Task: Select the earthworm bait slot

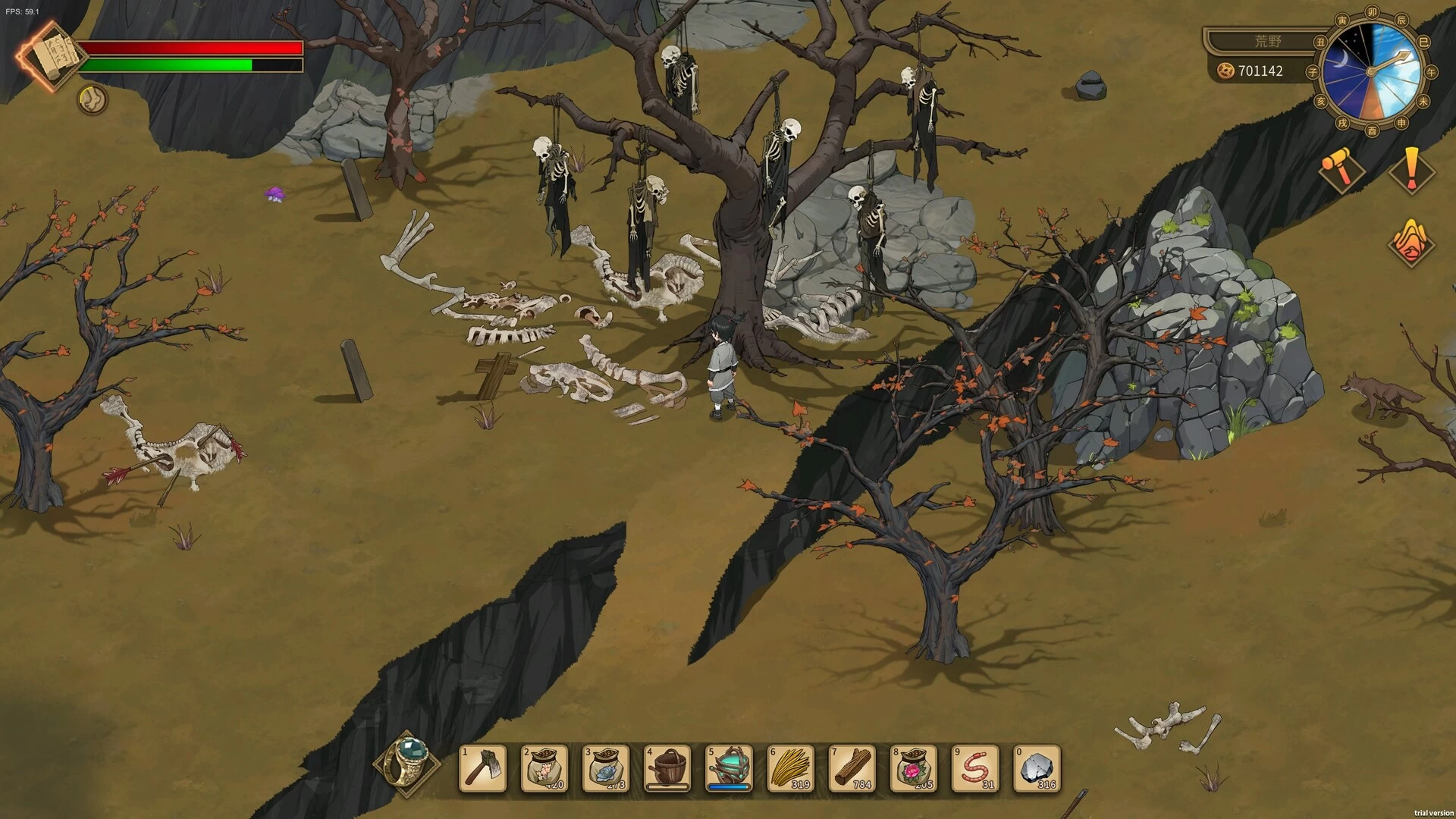Action: click(974, 769)
